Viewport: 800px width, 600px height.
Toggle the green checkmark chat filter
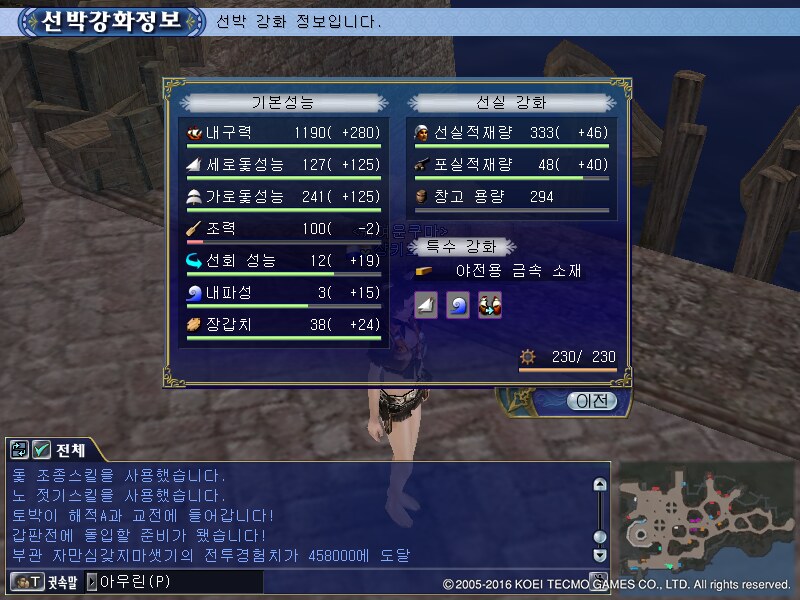[x=42, y=450]
